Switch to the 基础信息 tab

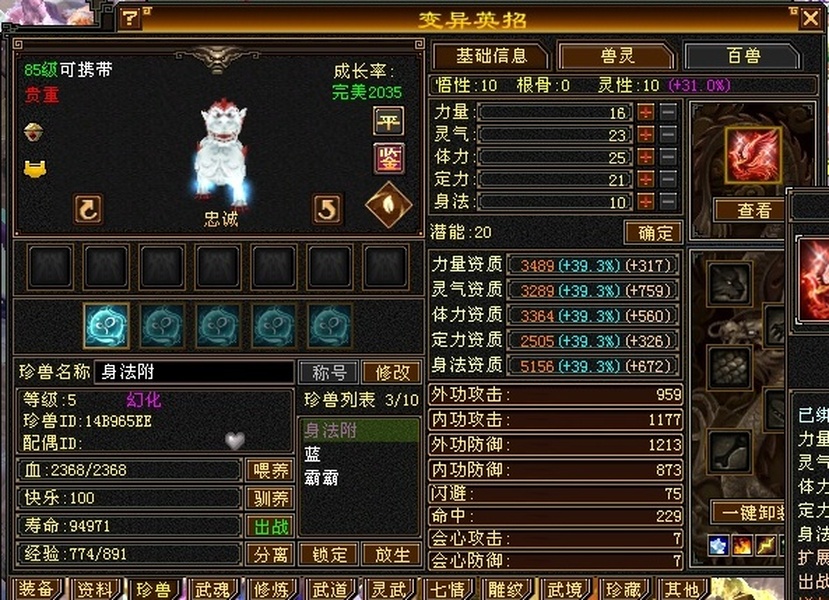491,56
